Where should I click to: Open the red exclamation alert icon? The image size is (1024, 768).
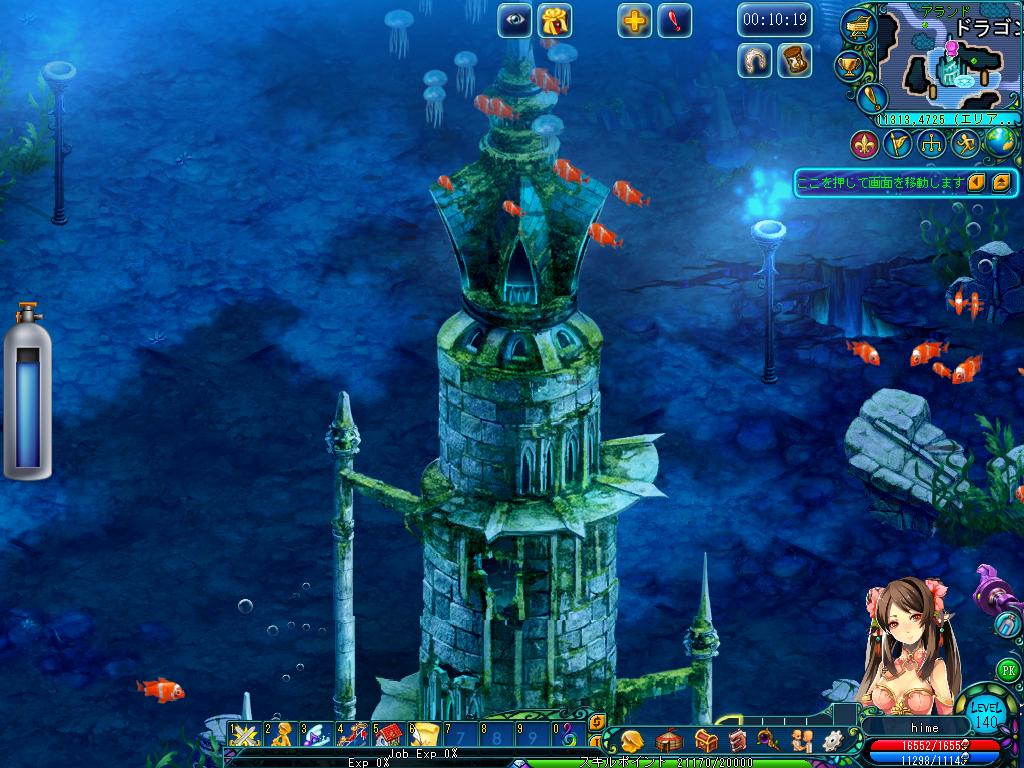pyautogui.click(x=673, y=20)
